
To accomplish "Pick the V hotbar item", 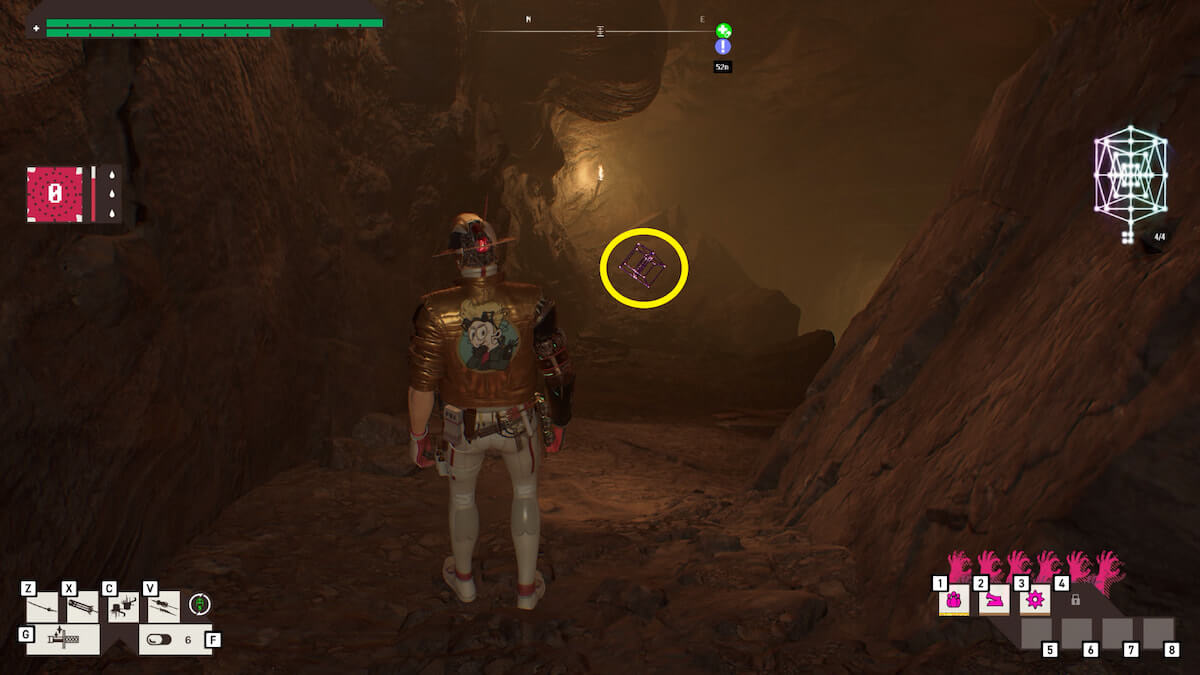I will click(164, 607).
